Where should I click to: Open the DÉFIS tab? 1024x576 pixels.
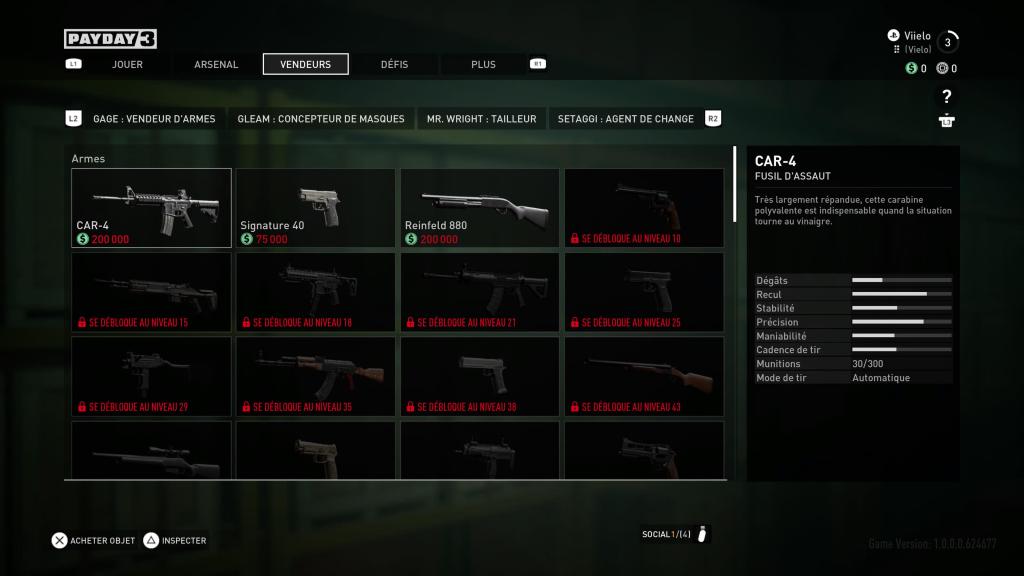394,64
